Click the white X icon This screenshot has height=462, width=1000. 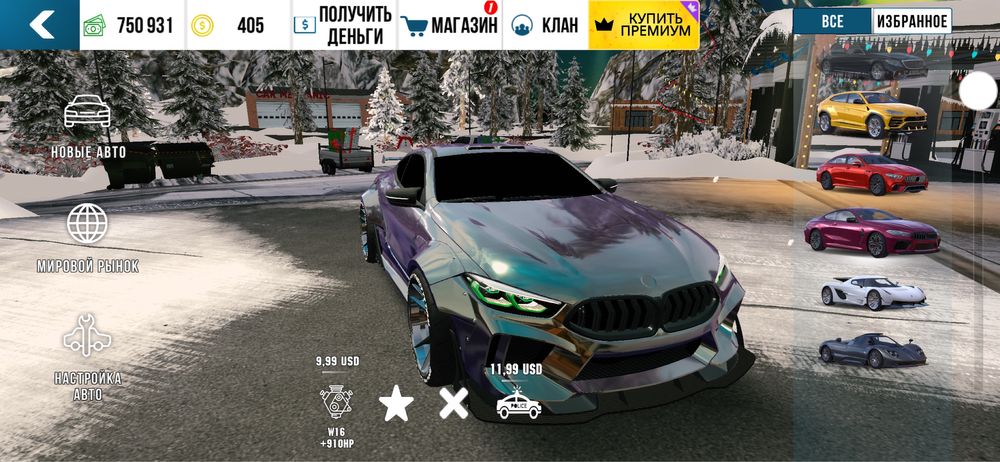tap(453, 403)
